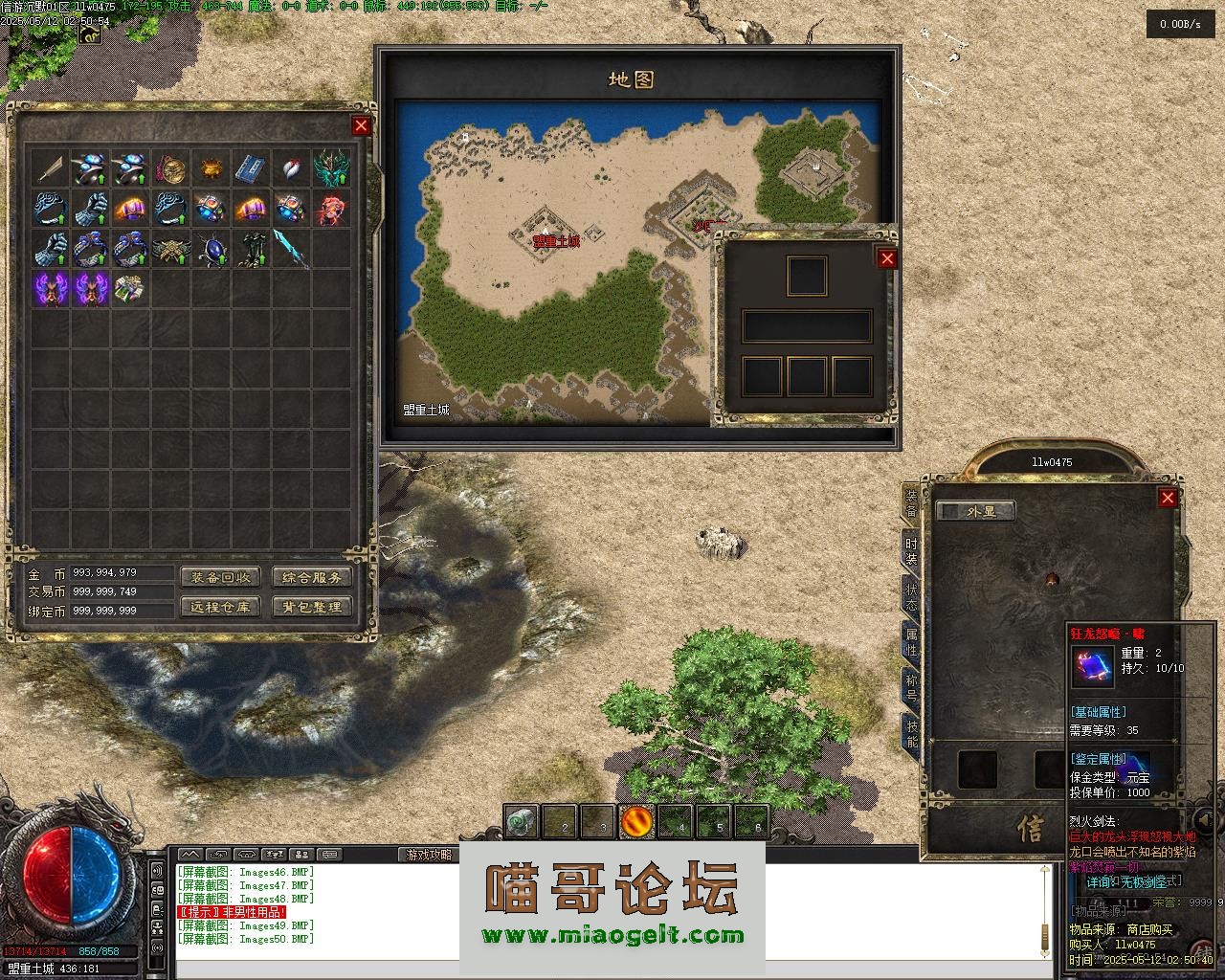Open the 远程仓库 remote warehouse
Image resolution: width=1225 pixels, height=980 pixels.
(x=219, y=607)
